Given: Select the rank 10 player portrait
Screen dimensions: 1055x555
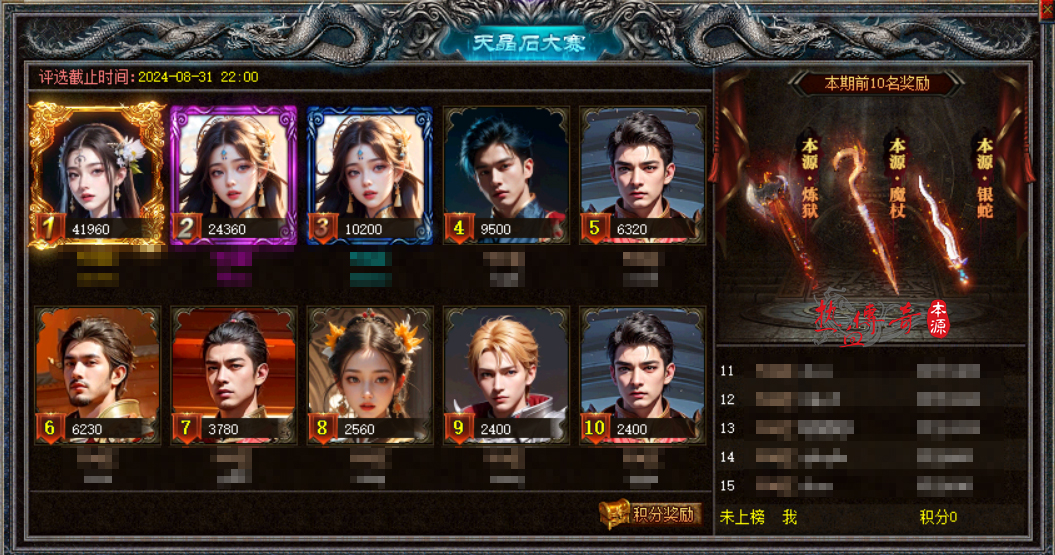Looking at the screenshot, I should (642, 370).
